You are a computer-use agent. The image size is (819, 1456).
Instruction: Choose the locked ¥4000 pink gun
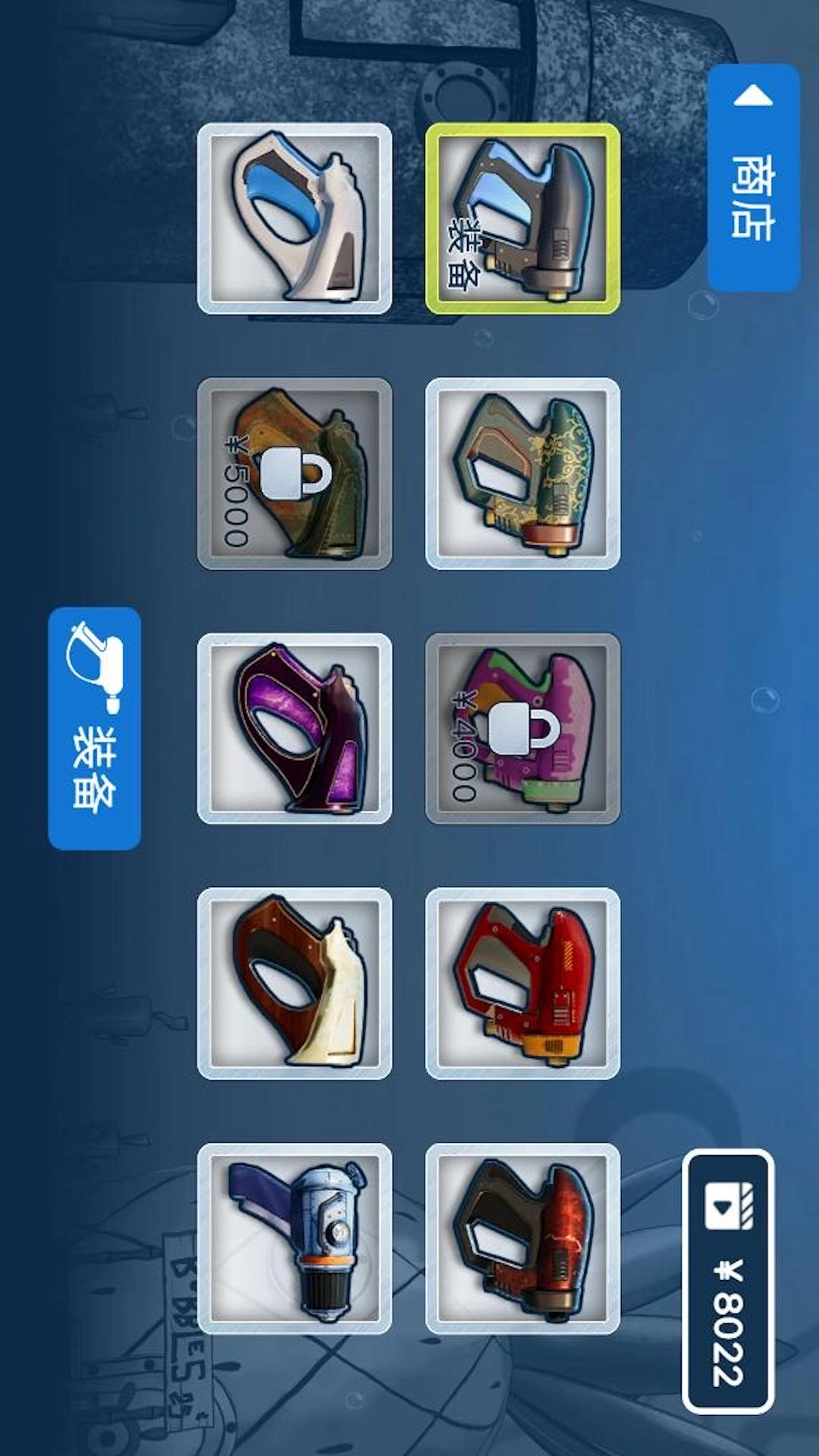[522, 729]
